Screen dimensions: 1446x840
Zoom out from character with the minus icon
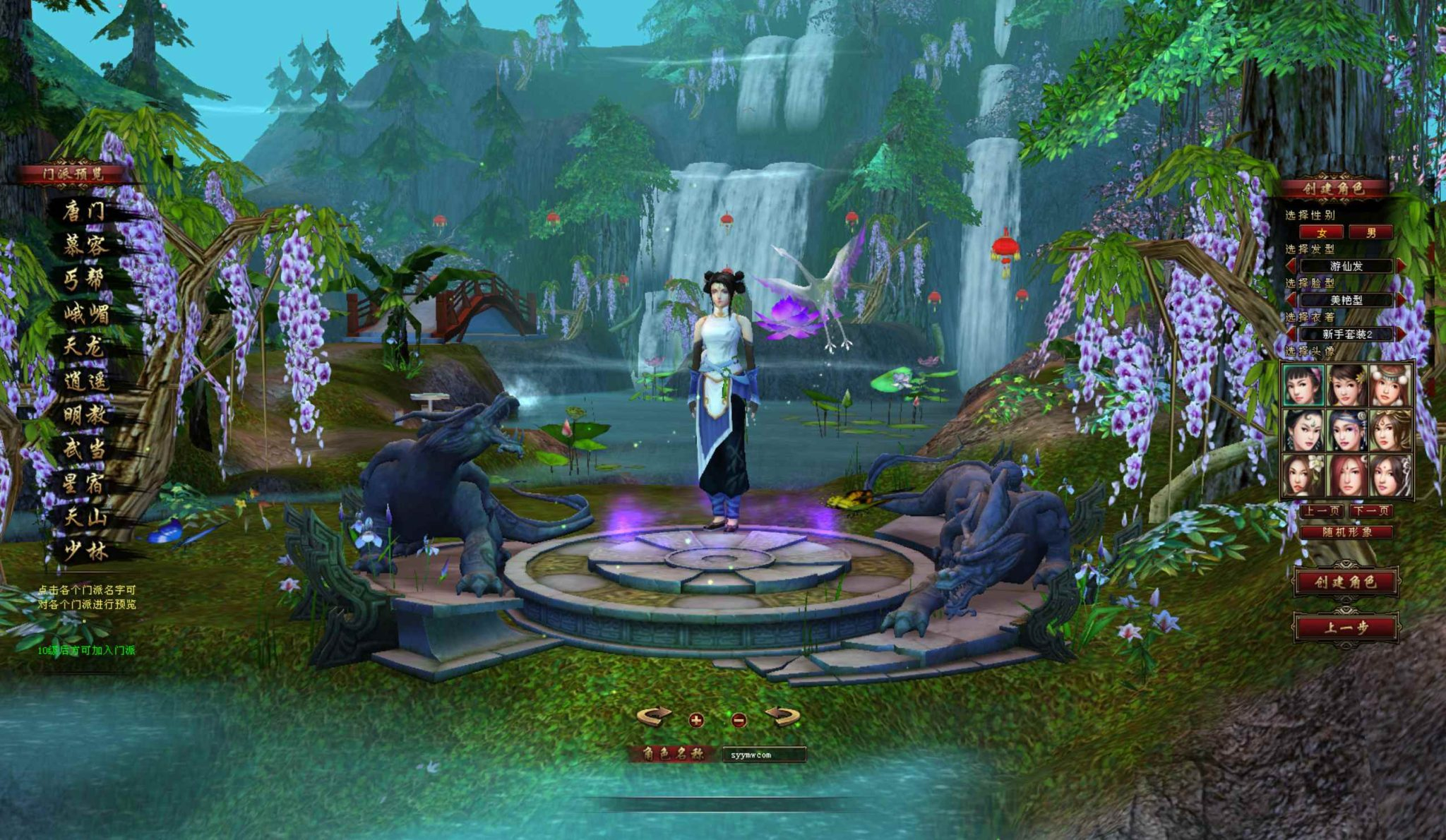pyautogui.click(x=739, y=721)
